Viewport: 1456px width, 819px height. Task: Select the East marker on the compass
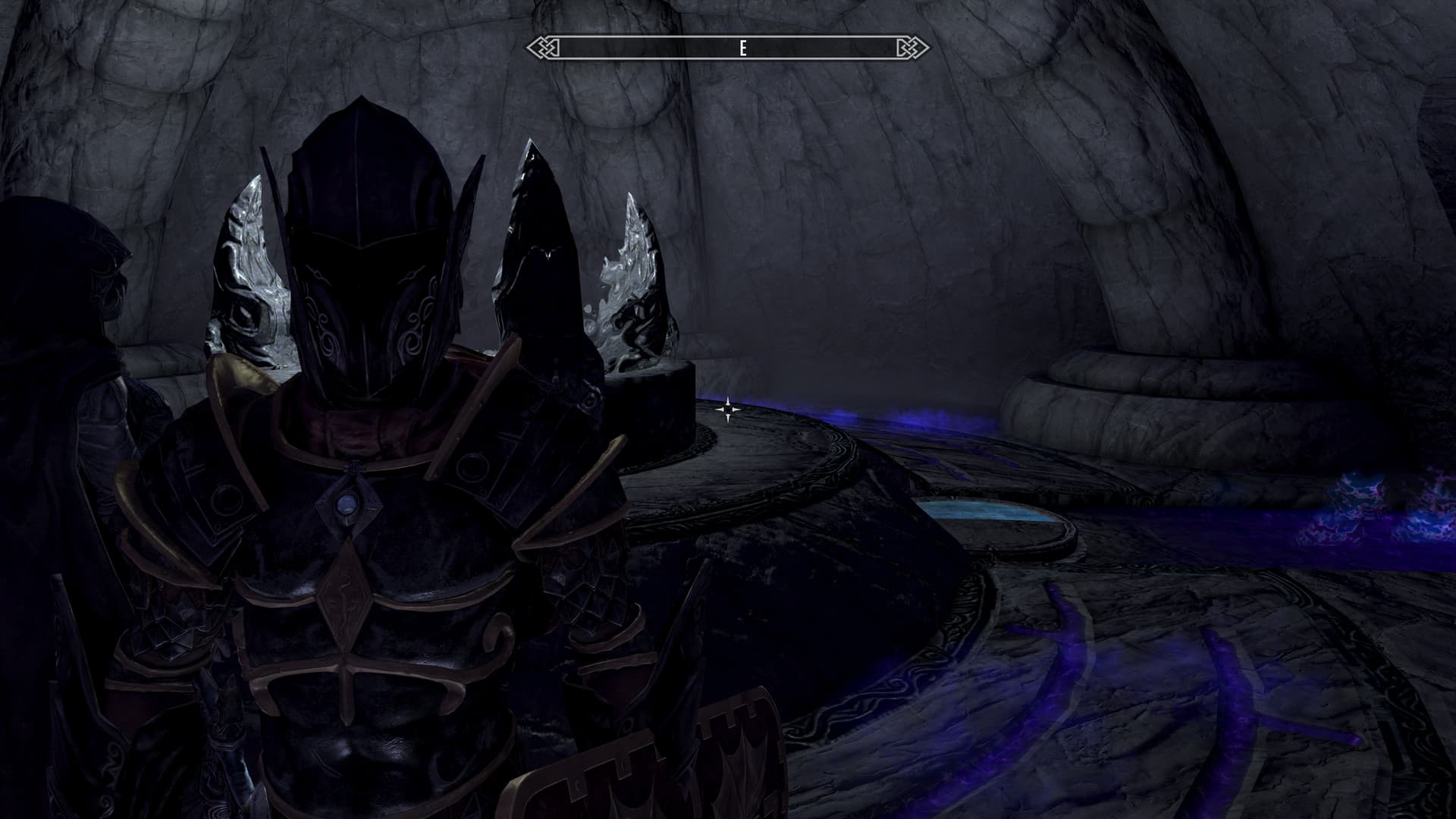[x=742, y=49]
